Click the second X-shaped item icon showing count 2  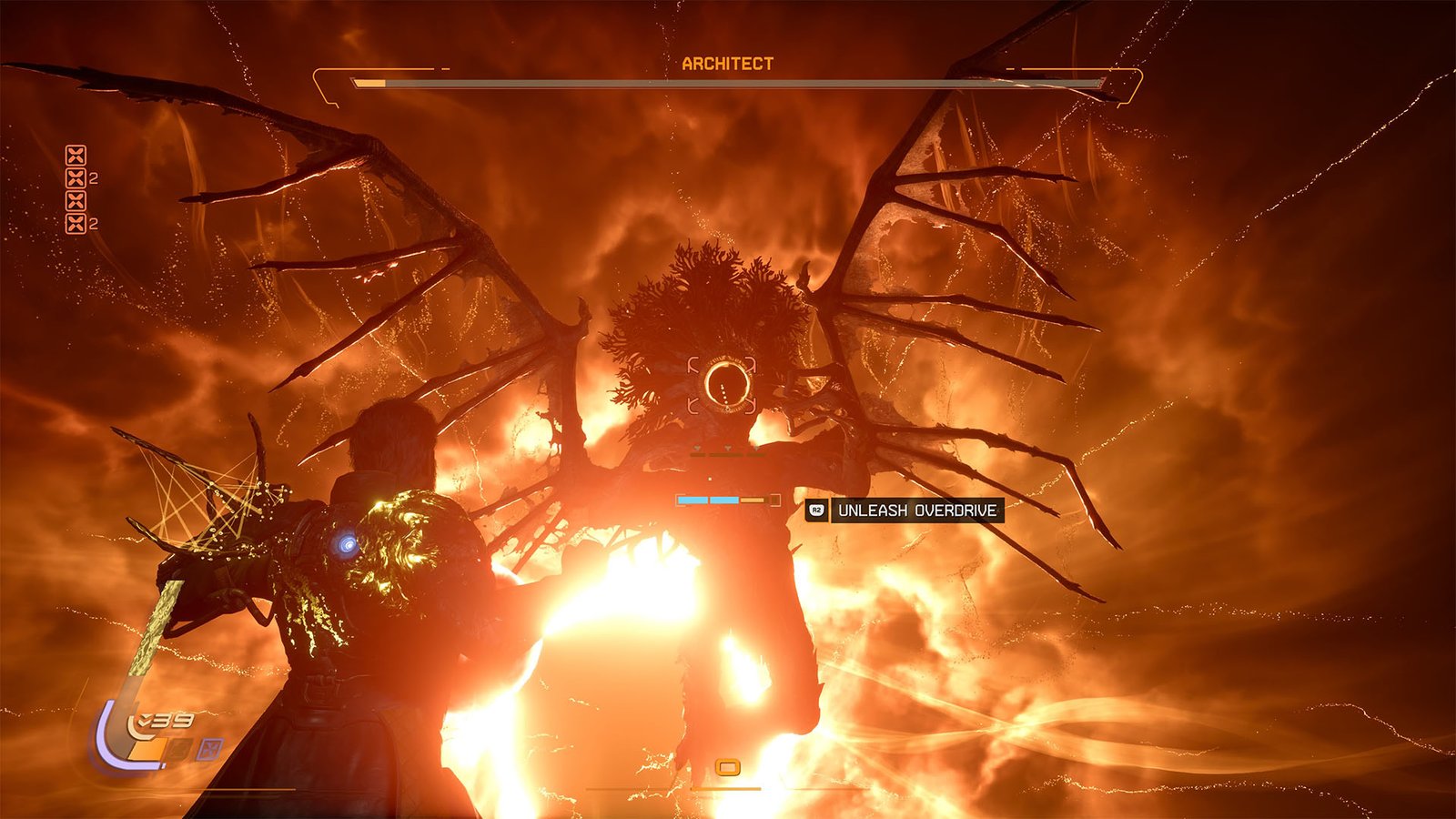[x=76, y=178]
